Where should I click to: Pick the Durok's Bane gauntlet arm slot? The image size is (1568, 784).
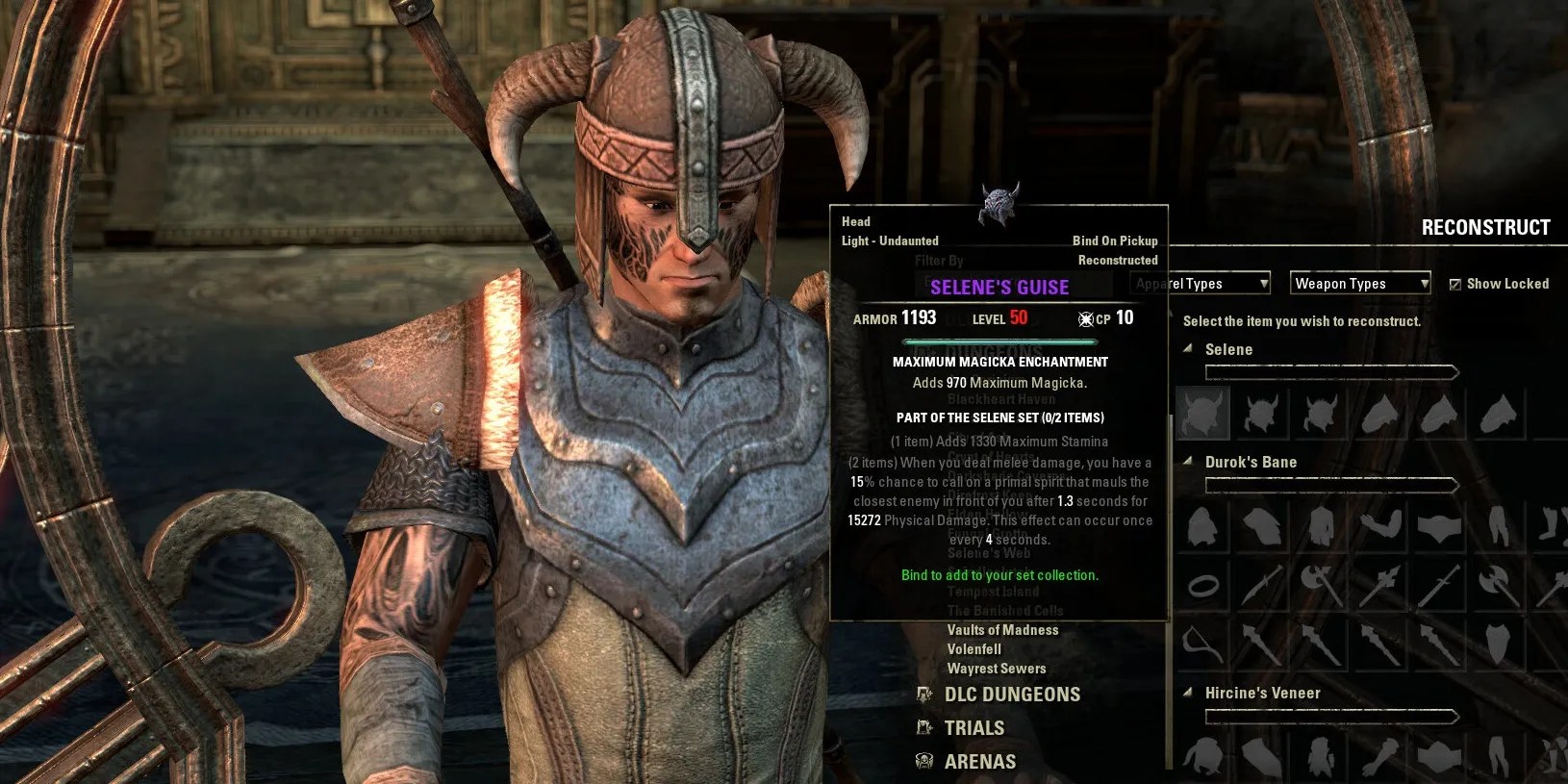tap(1379, 527)
